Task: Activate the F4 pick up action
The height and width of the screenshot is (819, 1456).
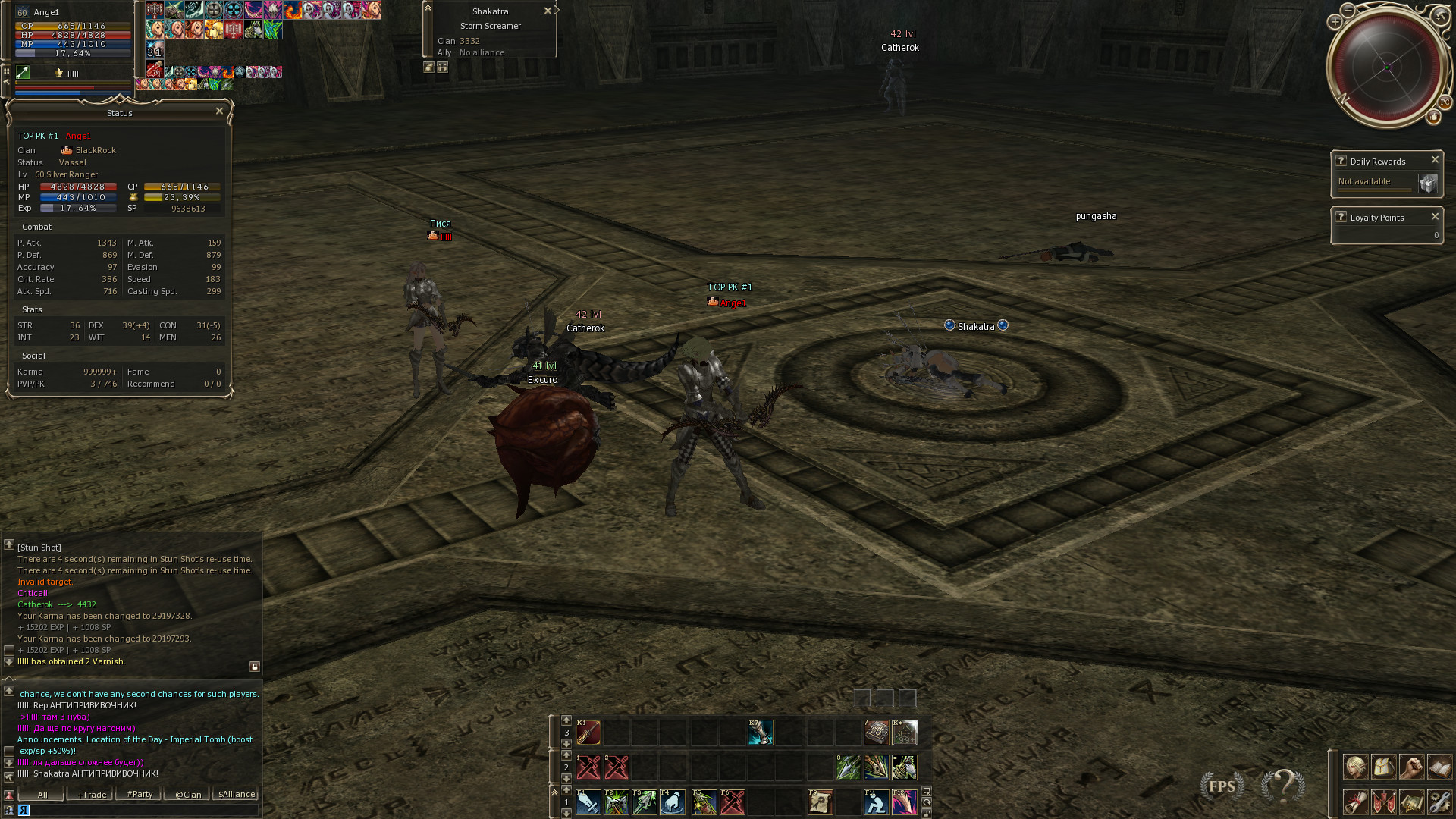Action: pyautogui.click(x=673, y=802)
